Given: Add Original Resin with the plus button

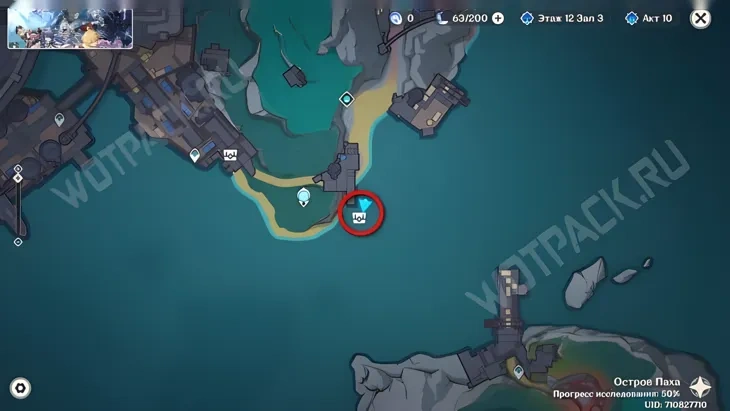Looking at the screenshot, I should pos(497,18).
